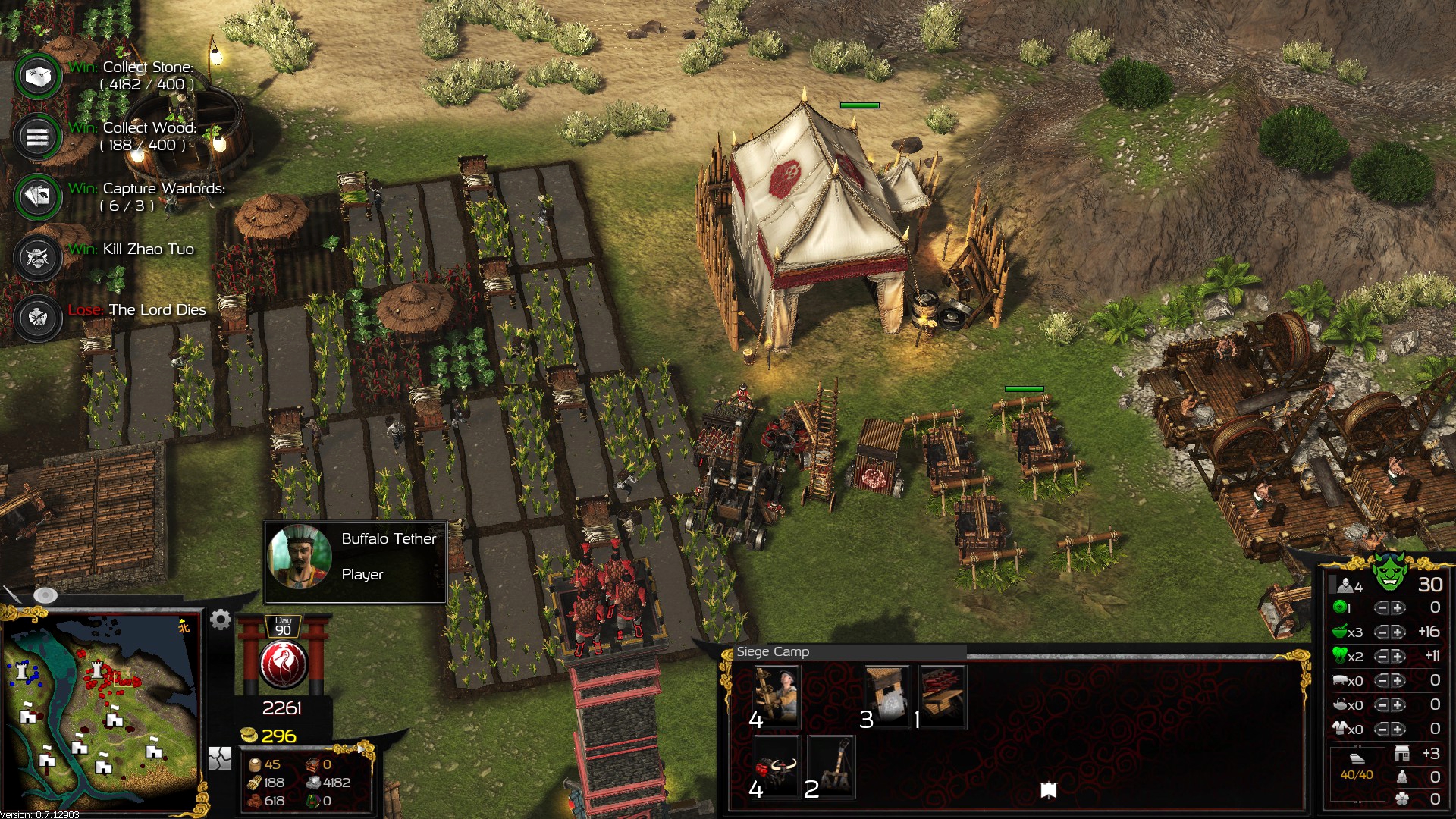This screenshot has height=819, width=1456.
Task: Open settings with the gear icon
Action: pyautogui.click(x=221, y=620)
